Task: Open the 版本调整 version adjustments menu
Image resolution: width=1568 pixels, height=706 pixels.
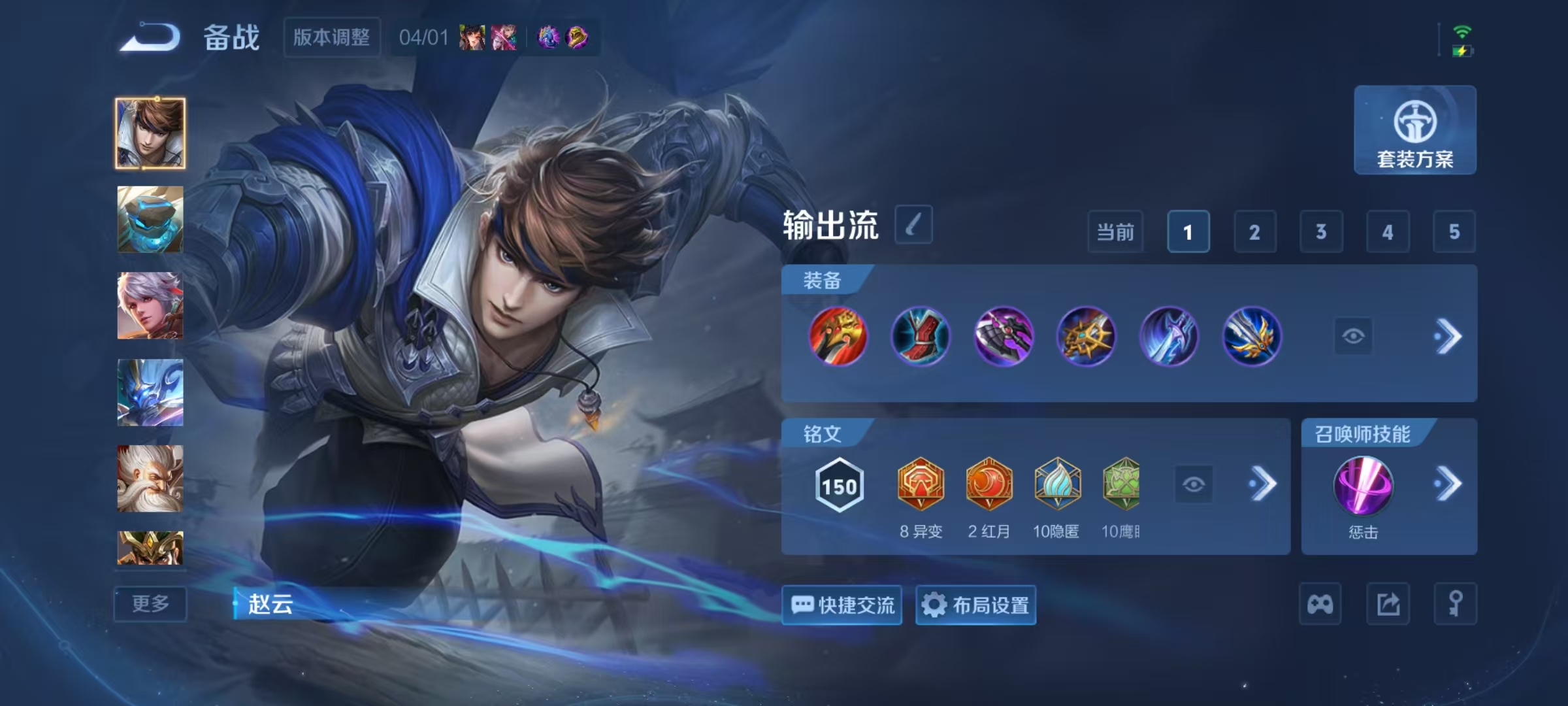Action: [331, 38]
